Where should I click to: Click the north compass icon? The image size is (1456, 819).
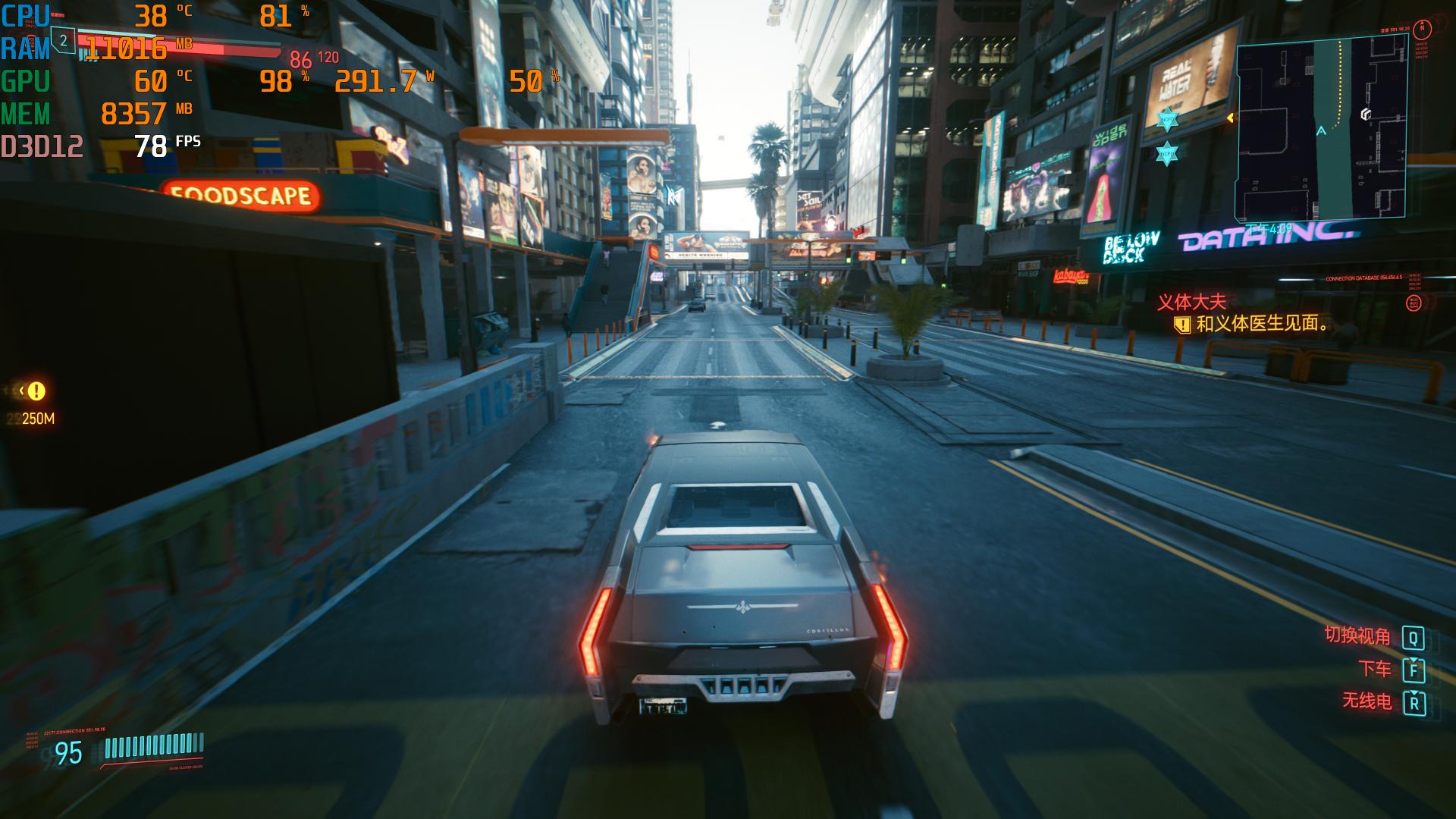tap(1423, 29)
